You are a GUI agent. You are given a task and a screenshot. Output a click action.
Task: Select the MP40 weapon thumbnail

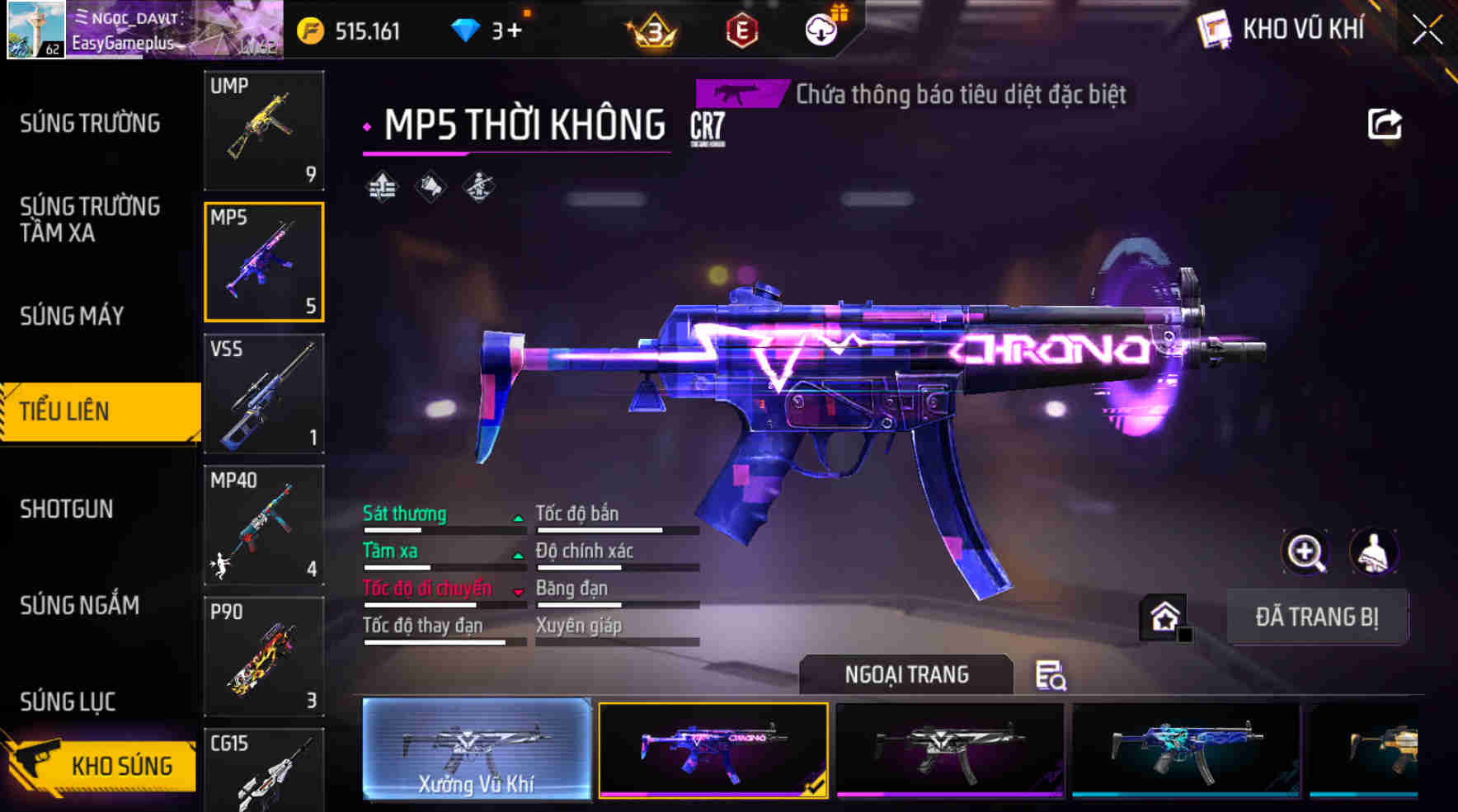pyautogui.click(x=264, y=525)
